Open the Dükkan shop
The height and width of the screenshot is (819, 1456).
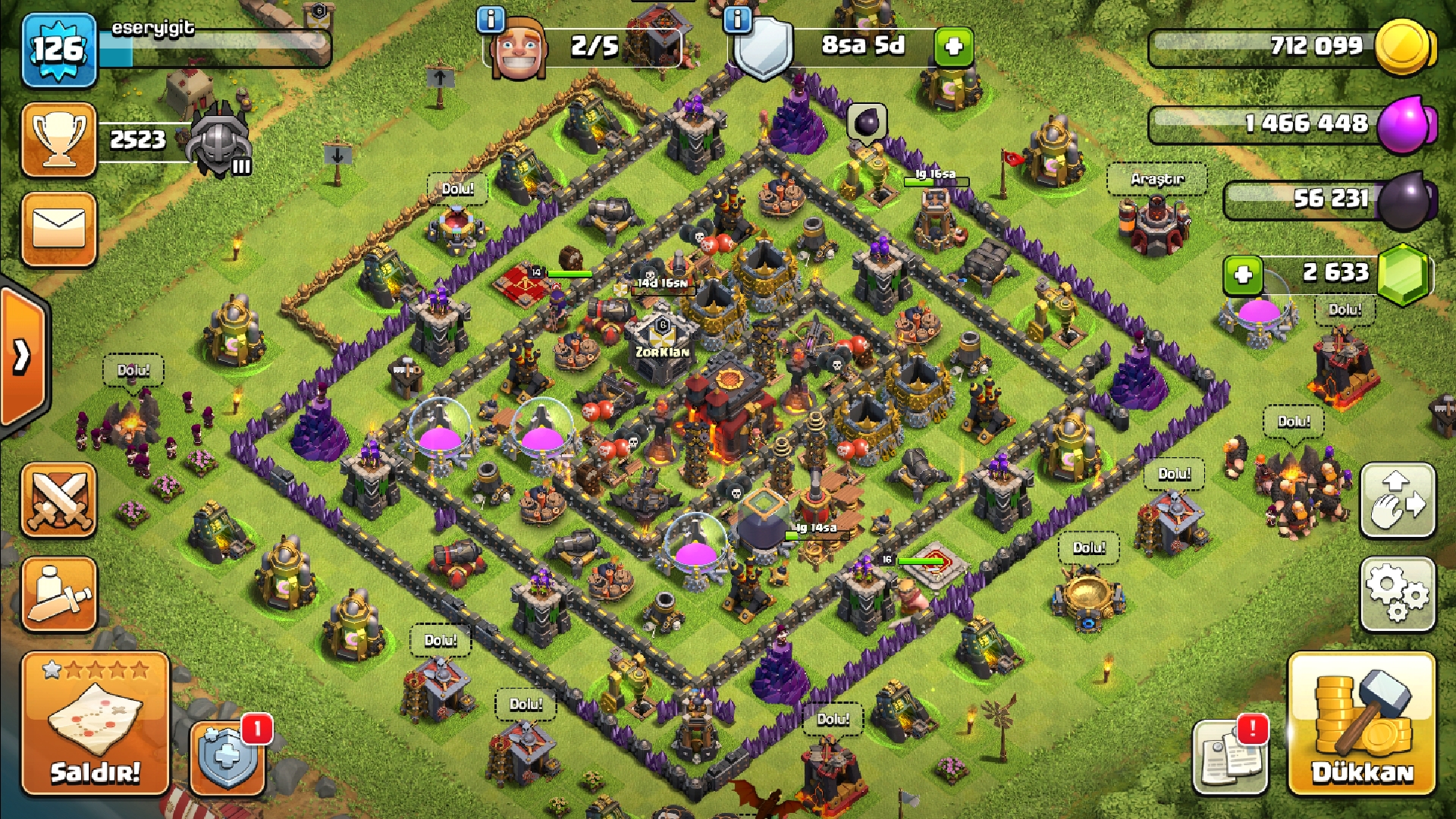click(1362, 723)
